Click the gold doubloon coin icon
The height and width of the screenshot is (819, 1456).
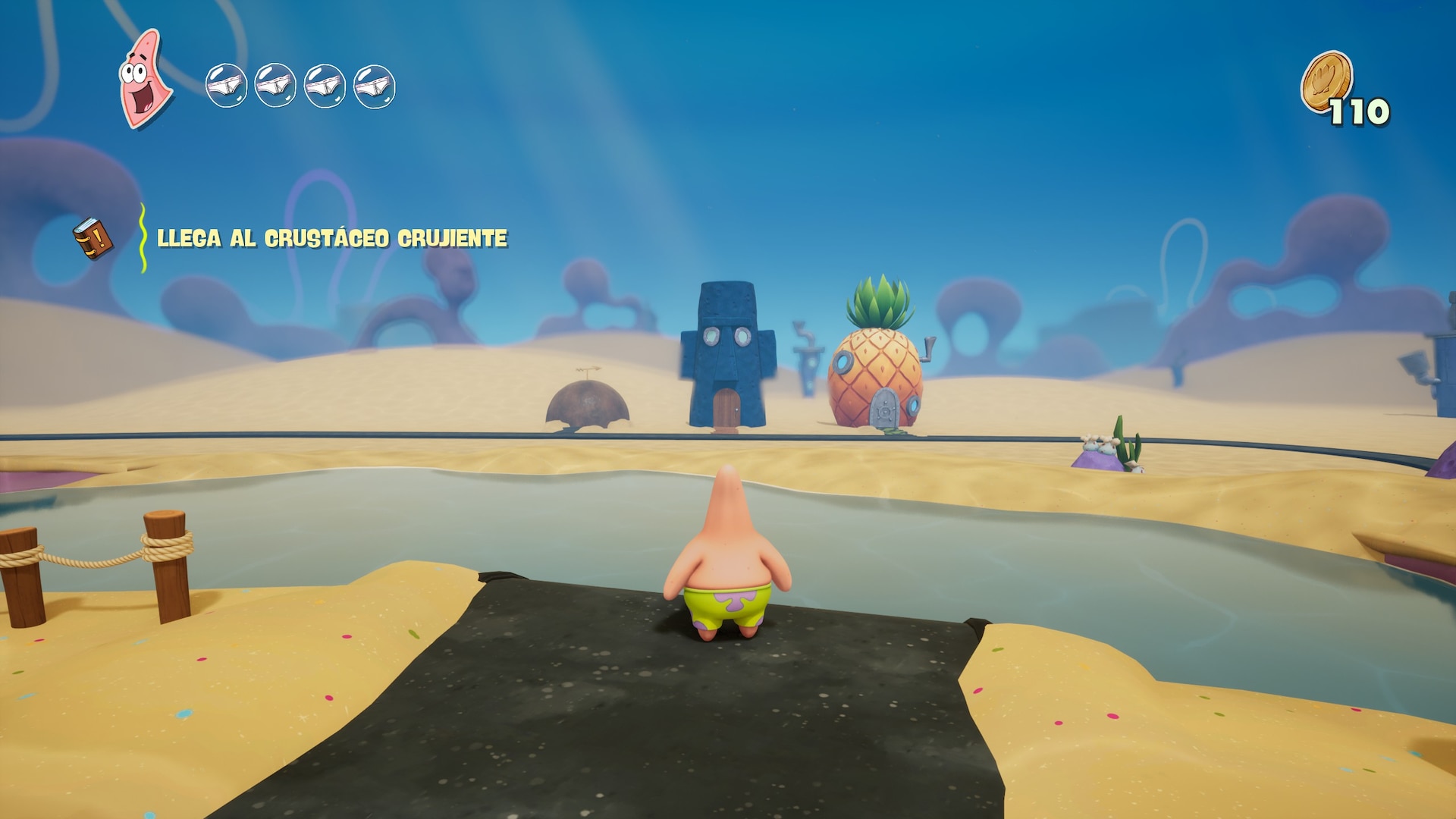(x=1326, y=81)
